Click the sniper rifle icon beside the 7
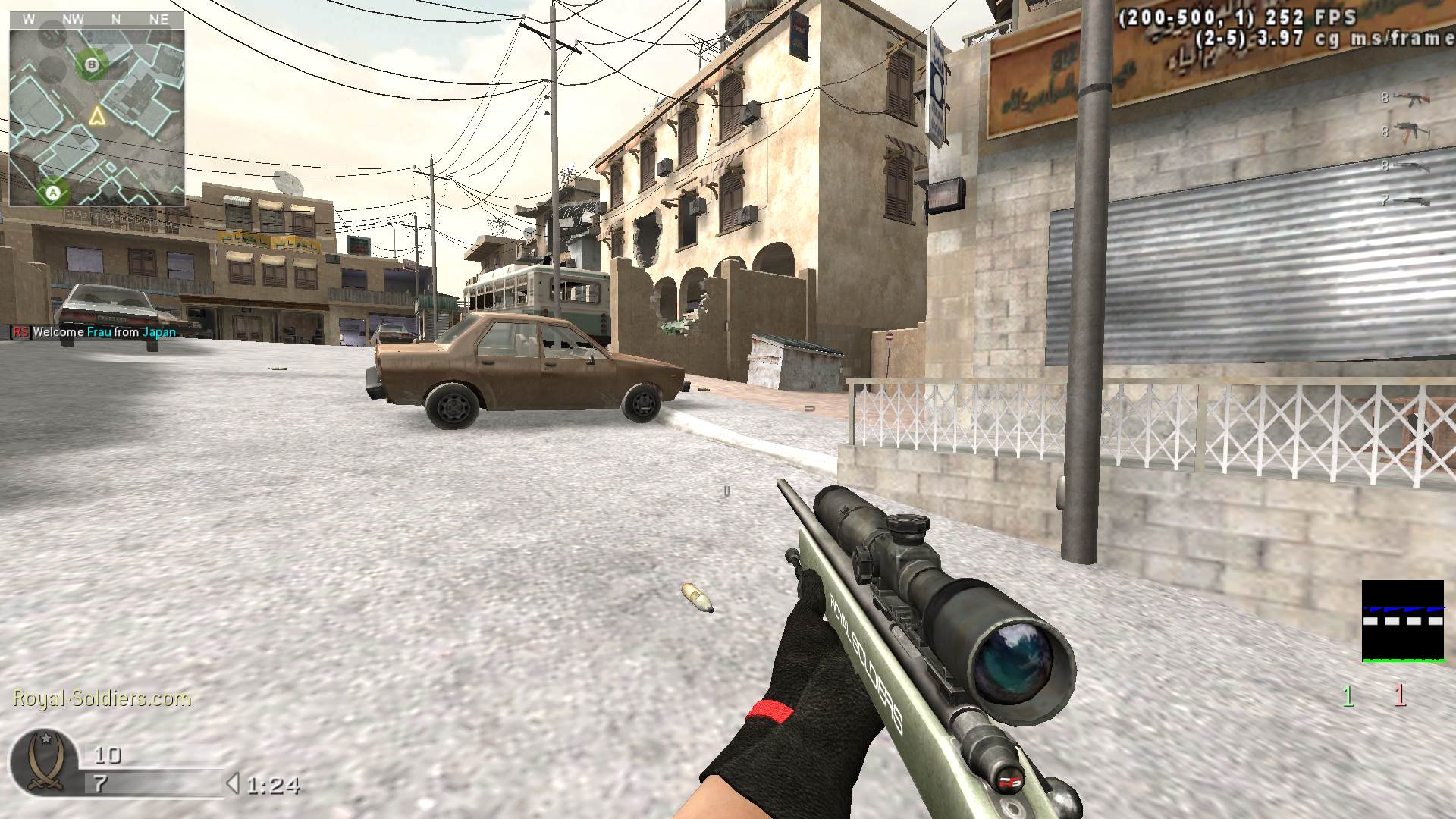Screen dimensions: 1456x819 [x=1417, y=201]
